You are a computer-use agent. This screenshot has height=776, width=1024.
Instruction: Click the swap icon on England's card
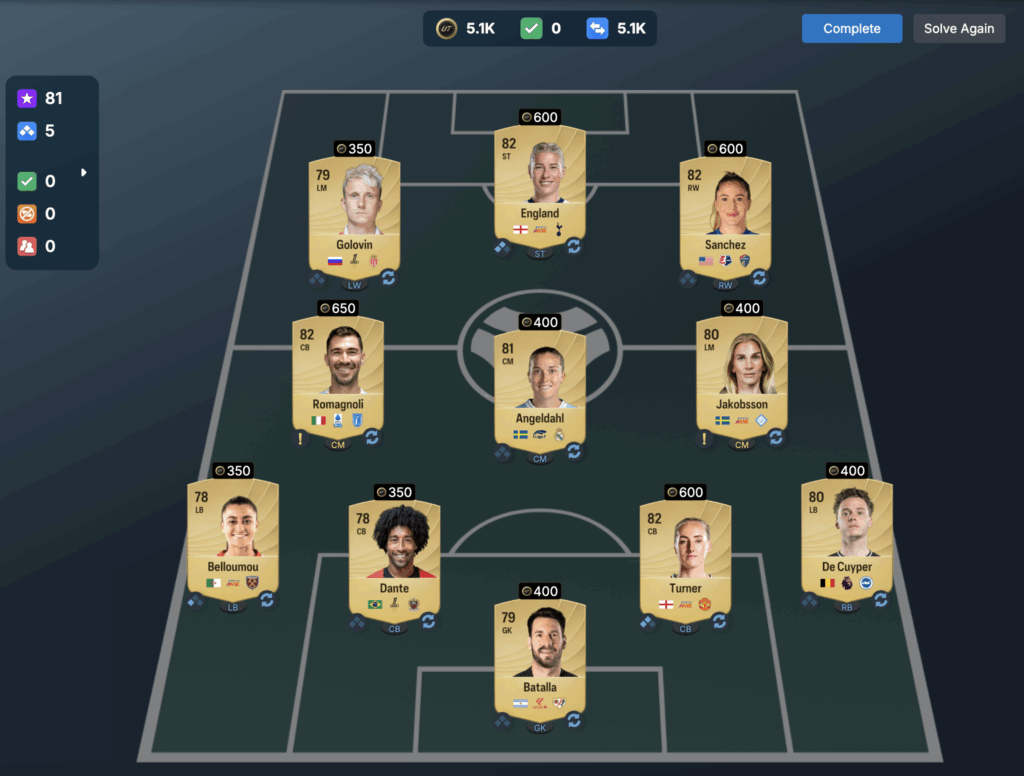pyautogui.click(x=574, y=246)
